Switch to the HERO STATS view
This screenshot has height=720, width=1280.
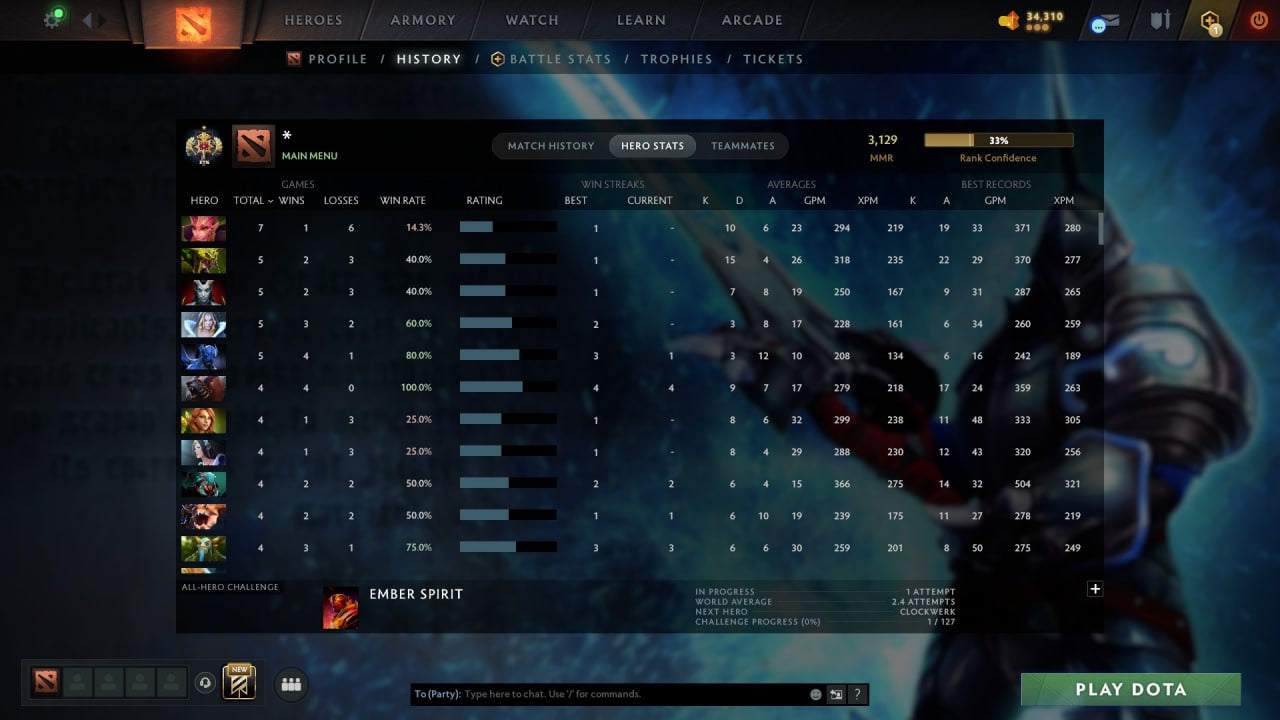tap(652, 145)
